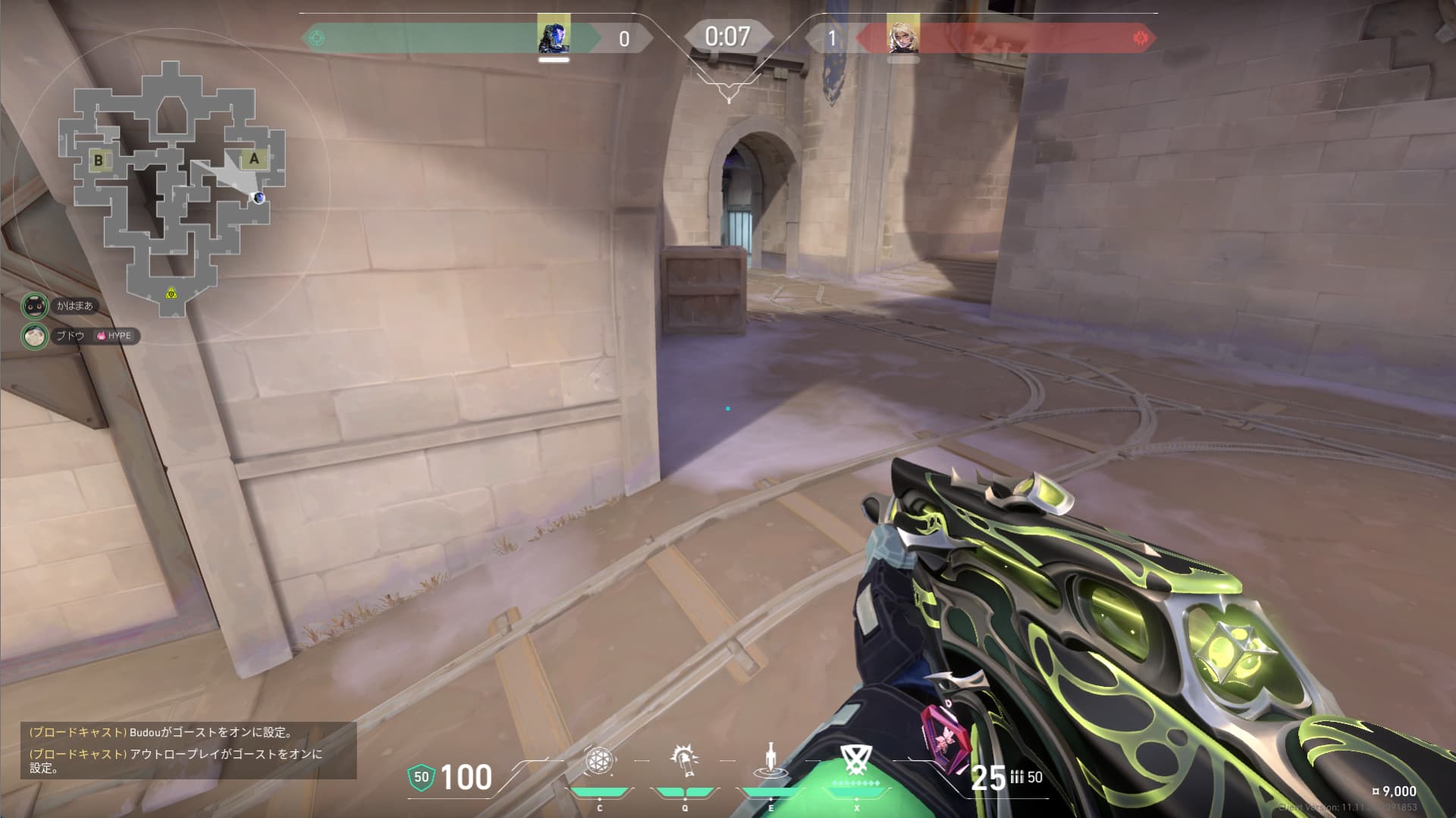Click the pink gem gun buddy icon
The image size is (1456, 818).
944,738
